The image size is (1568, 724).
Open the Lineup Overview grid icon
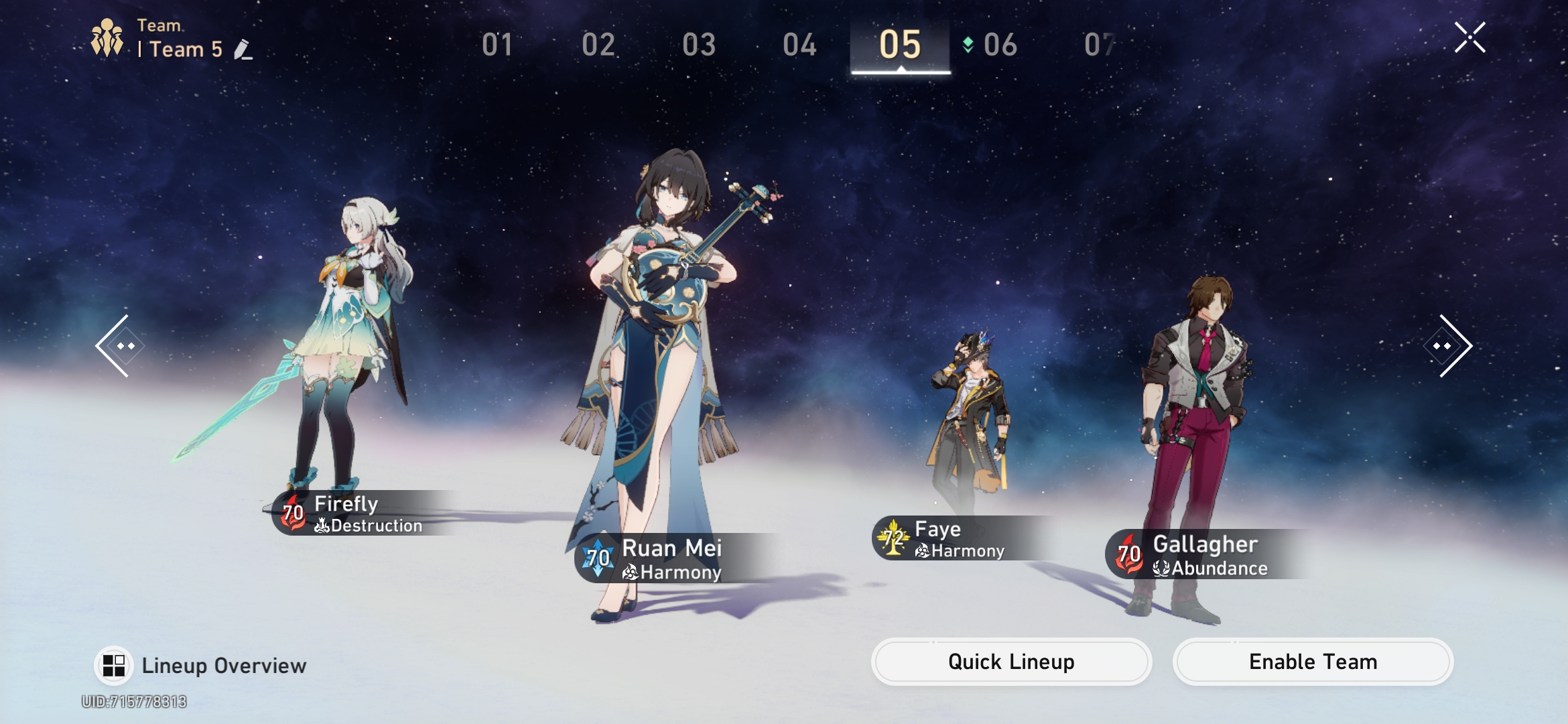[x=113, y=664]
